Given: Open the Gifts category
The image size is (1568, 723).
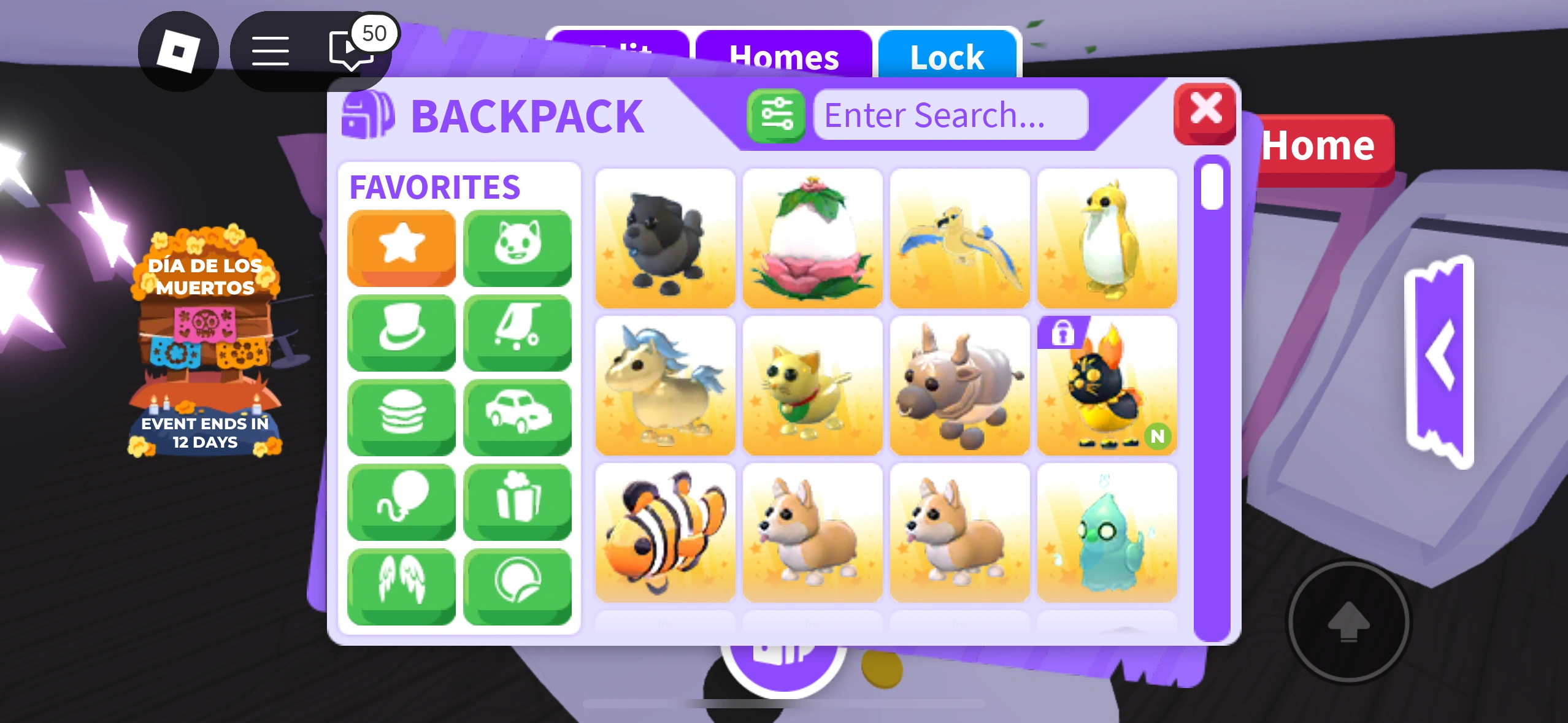Looking at the screenshot, I should point(517,500).
